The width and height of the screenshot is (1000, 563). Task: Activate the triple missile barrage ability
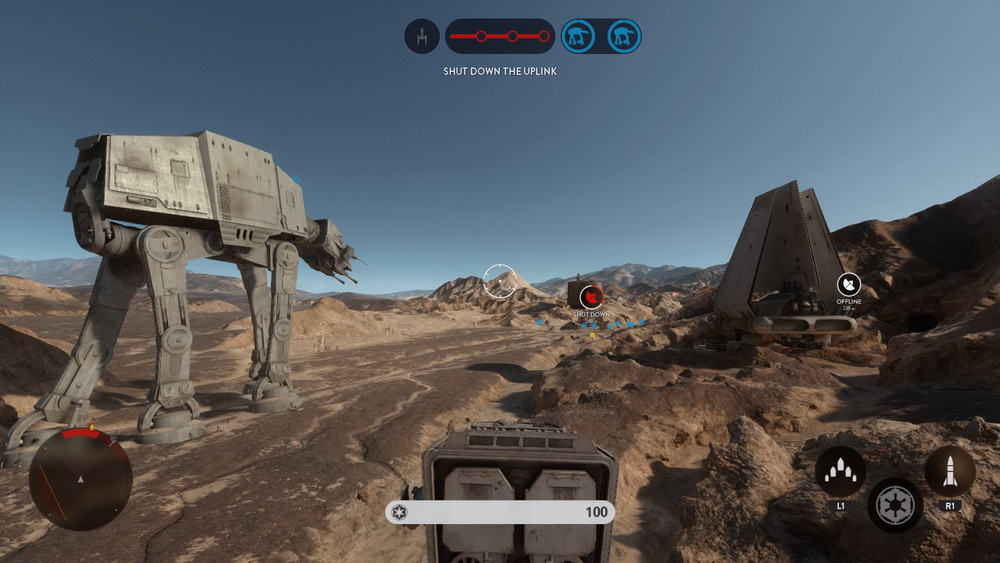840,469
